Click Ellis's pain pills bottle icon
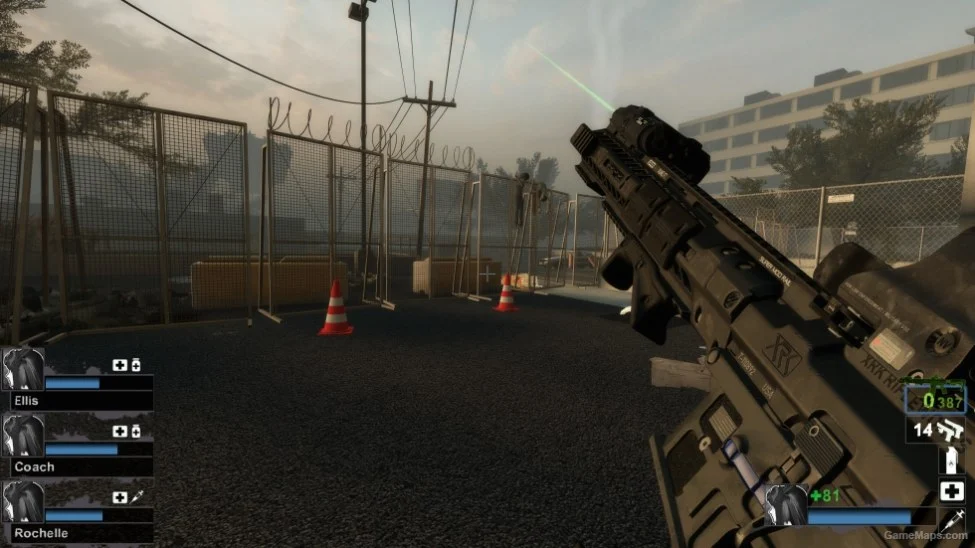 coord(136,365)
